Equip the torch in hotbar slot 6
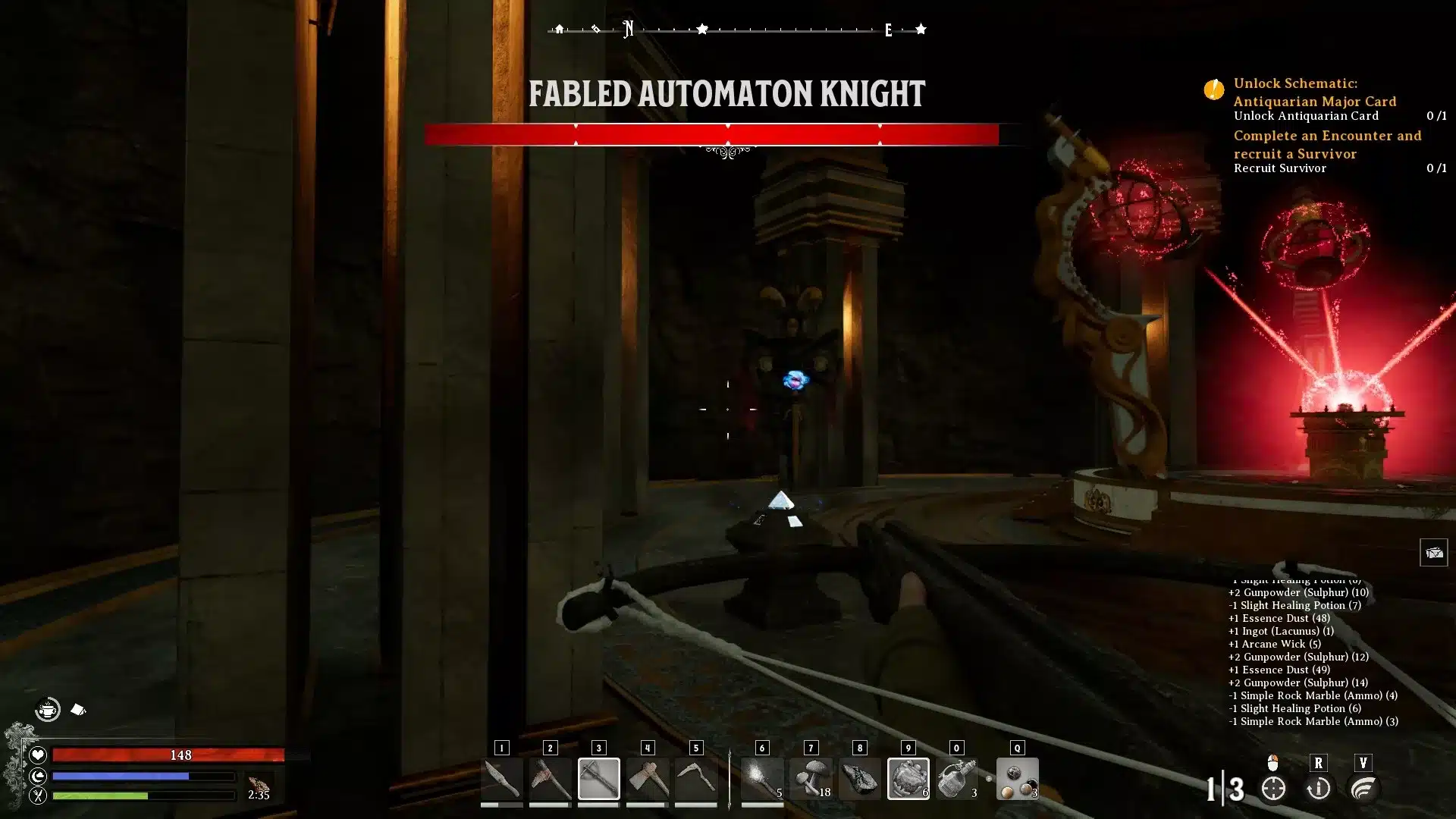Image resolution: width=1456 pixels, height=819 pixels. click(x=762, y=779)
